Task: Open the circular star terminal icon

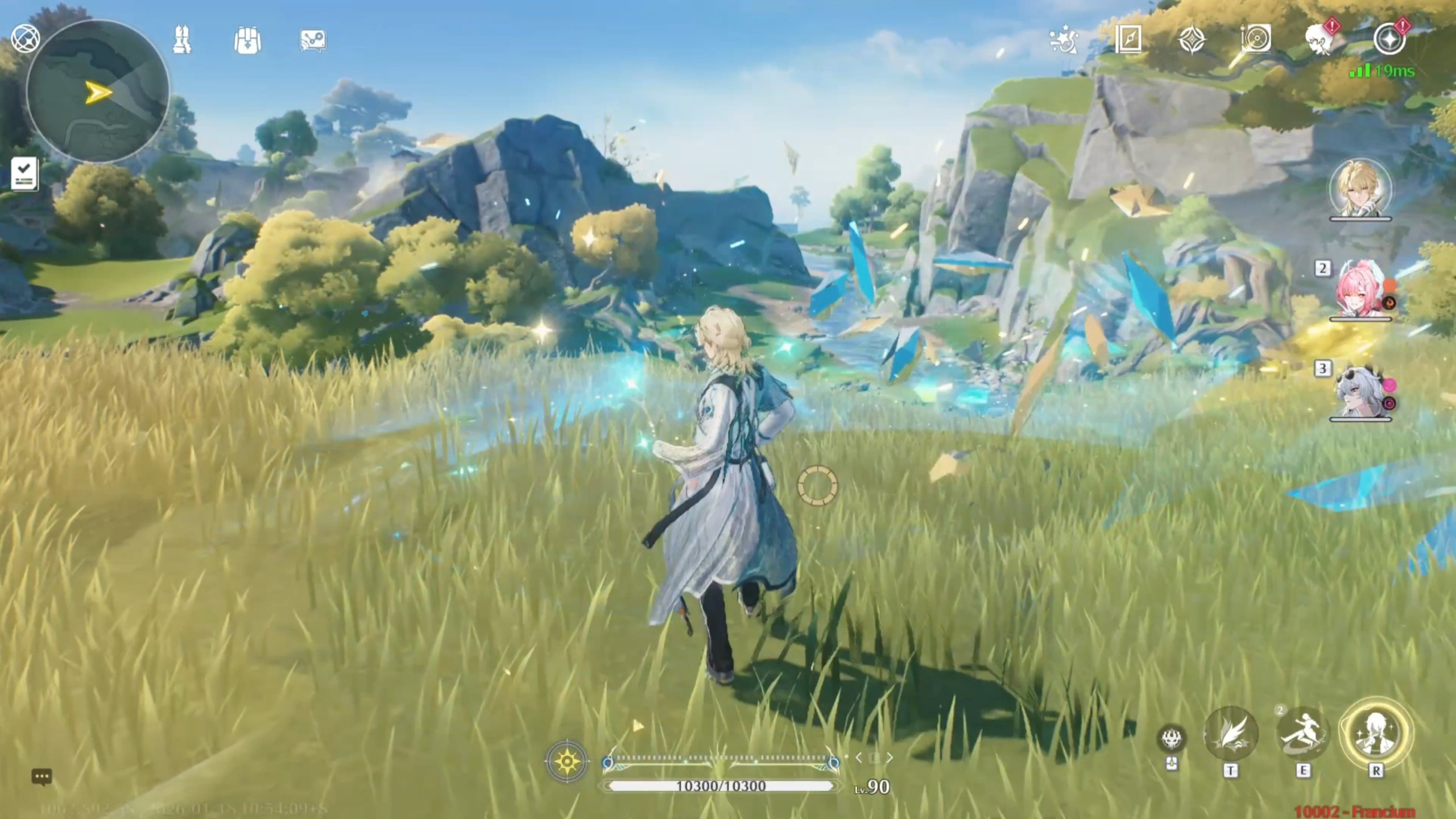Action: (x=1389, y=39)
